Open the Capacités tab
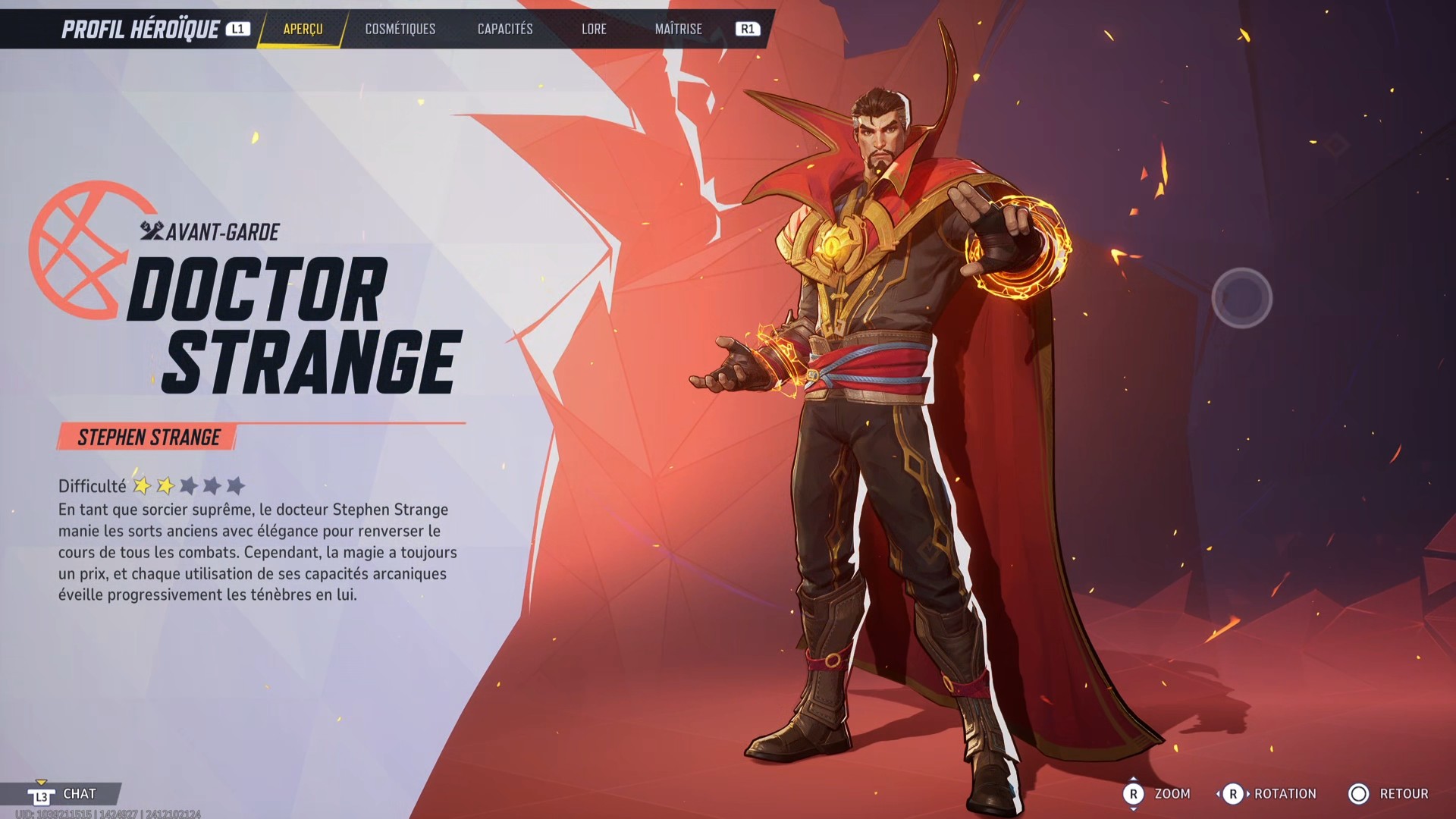Image resolution: width=1456 pixels, height=819 pixels. [504, 29]
